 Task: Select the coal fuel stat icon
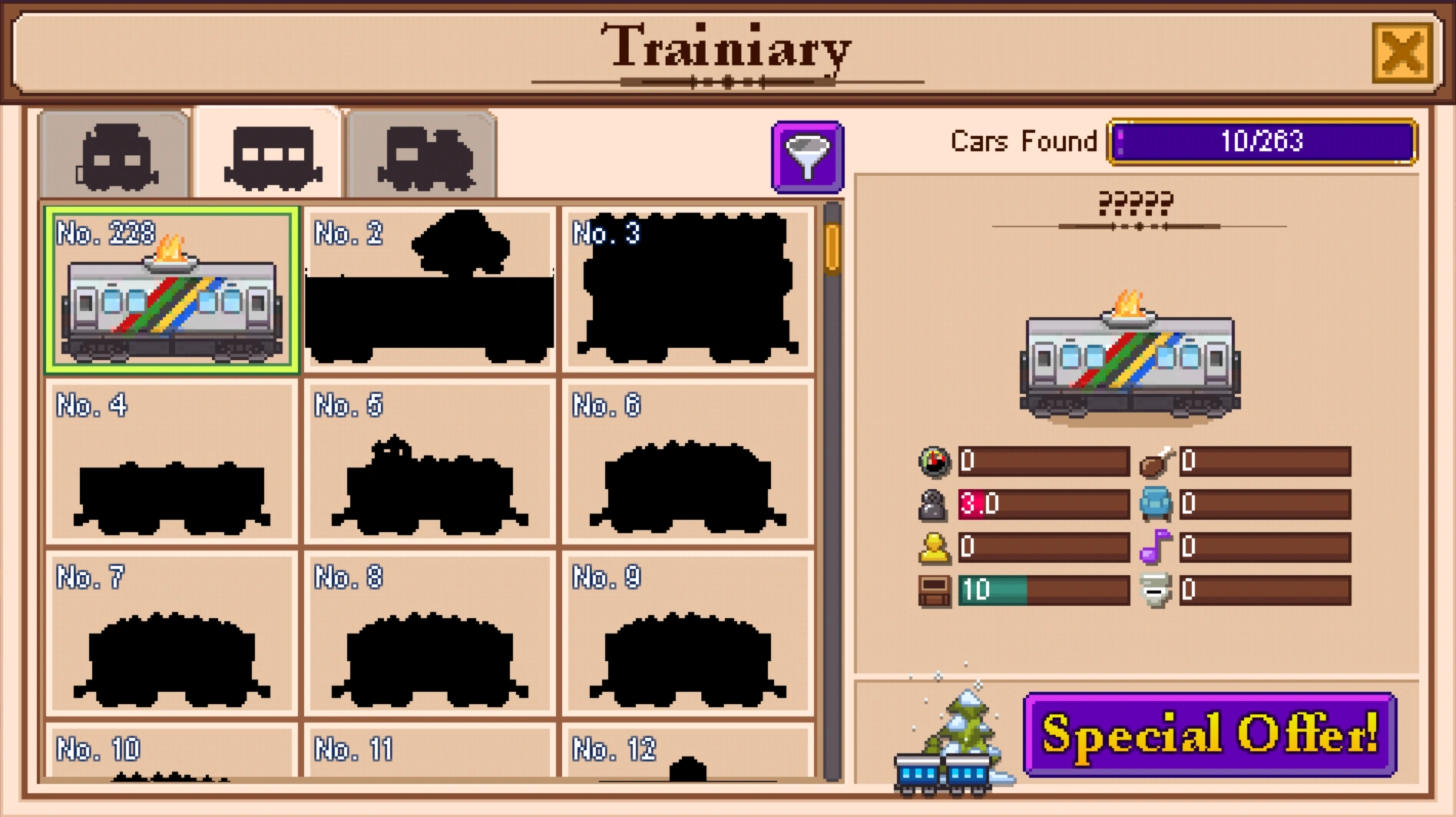[933, 504]
